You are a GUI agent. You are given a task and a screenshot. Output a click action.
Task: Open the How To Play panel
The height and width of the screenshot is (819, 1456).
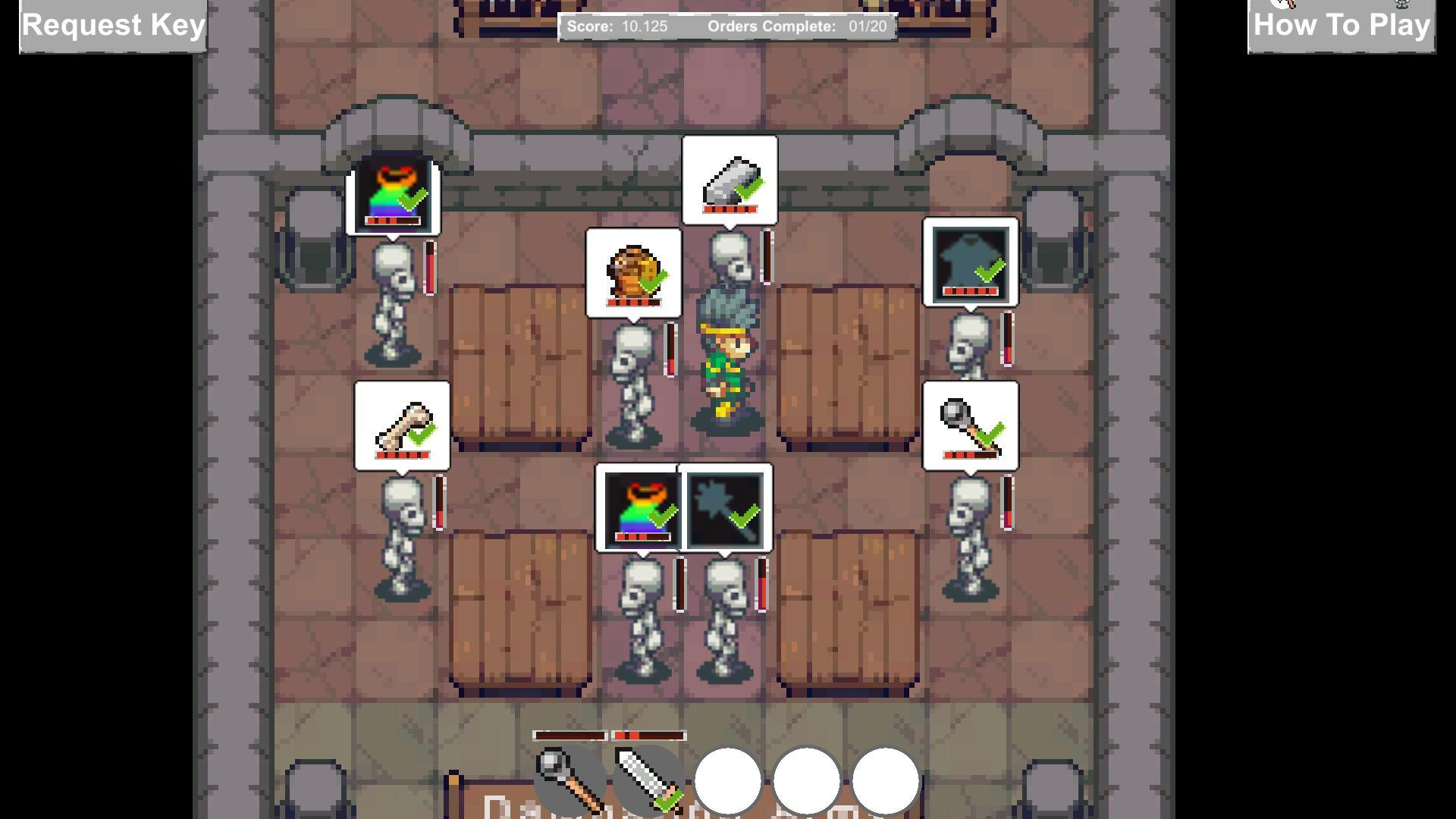pyautogui.click(x=1339, y=25)
